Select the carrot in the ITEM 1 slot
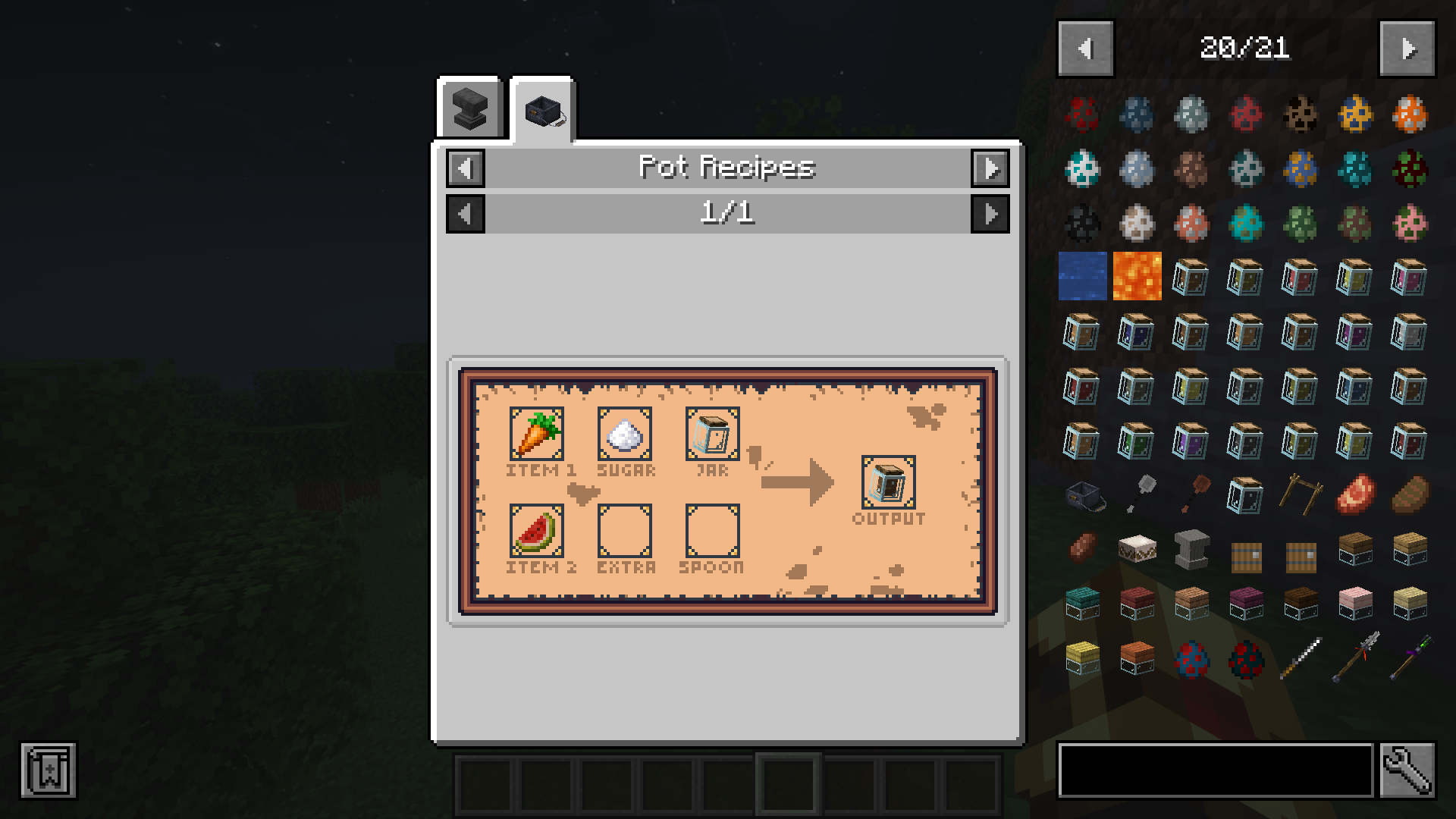This screenshot has height=819, width=1456. pyautogui.click(x=538, y=435)
